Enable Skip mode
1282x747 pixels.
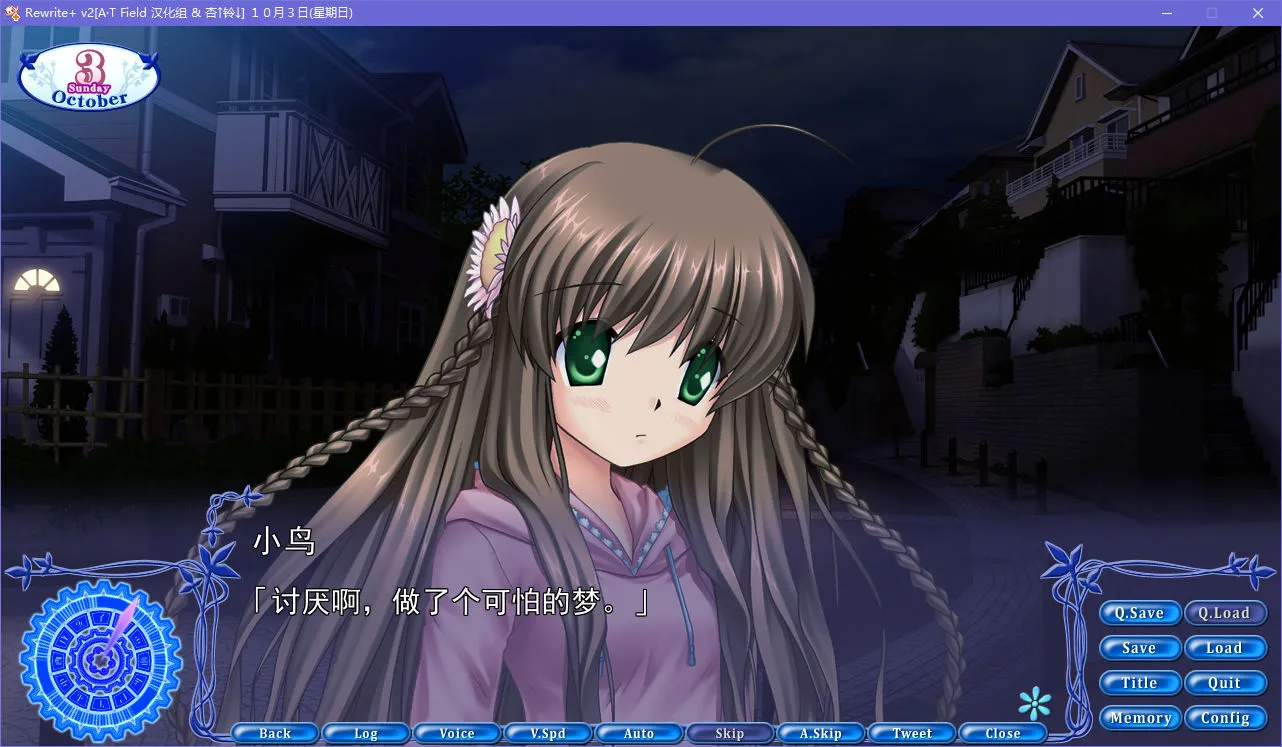(730, 732)
